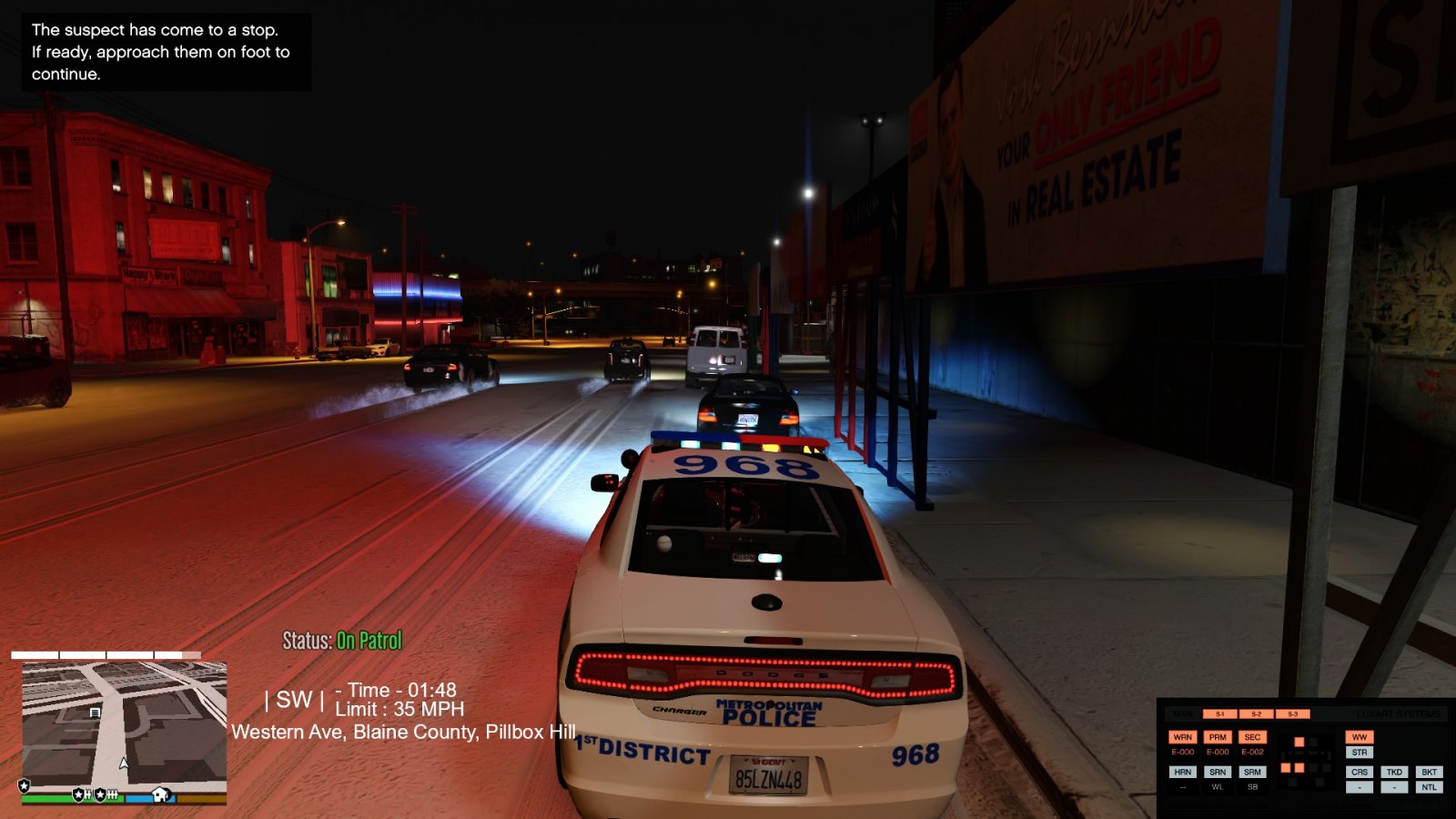The image size is (1456, 819).
Task: Toggle the PRM primary lights button
Action: 1218,737
